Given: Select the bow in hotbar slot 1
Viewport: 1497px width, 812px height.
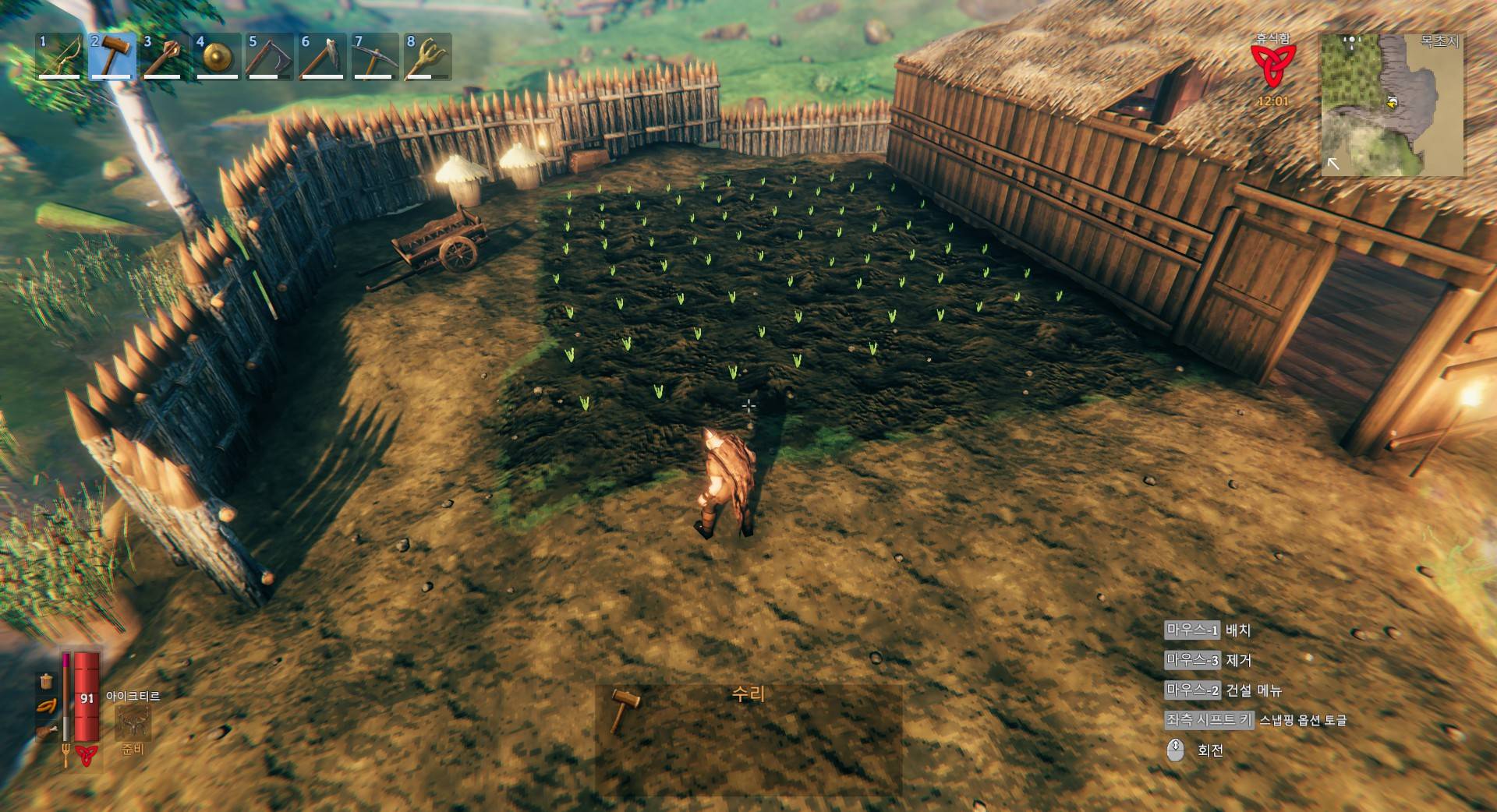Looking at the screenshot, I should 60,56.
